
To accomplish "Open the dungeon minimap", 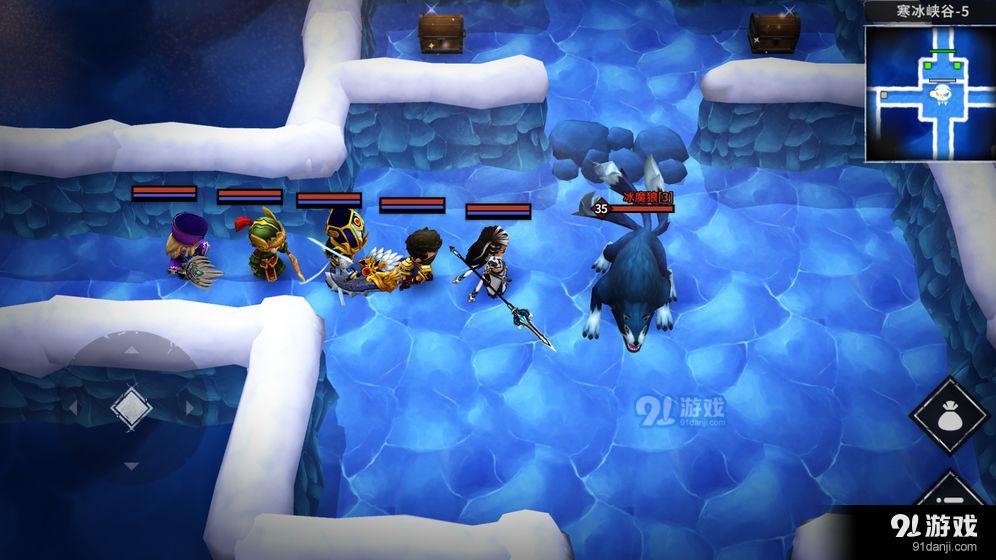I will pyautogui.click(x=929, y=93).
